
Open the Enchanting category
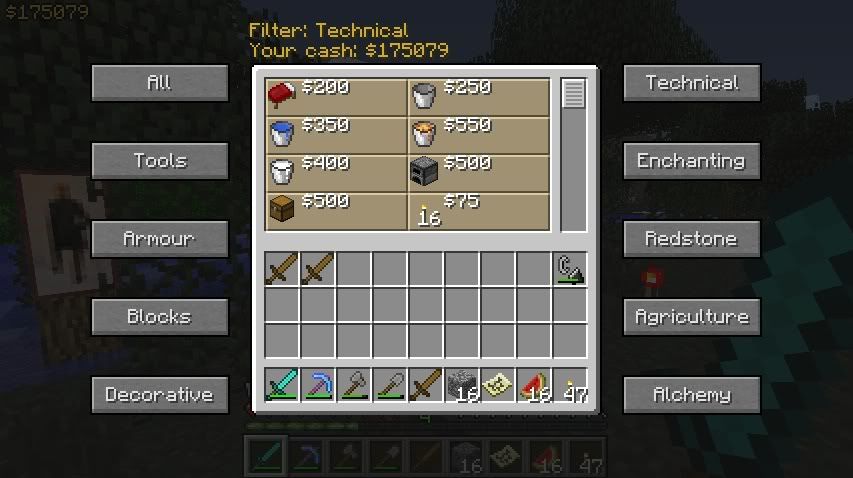click(x=692, y=161)
